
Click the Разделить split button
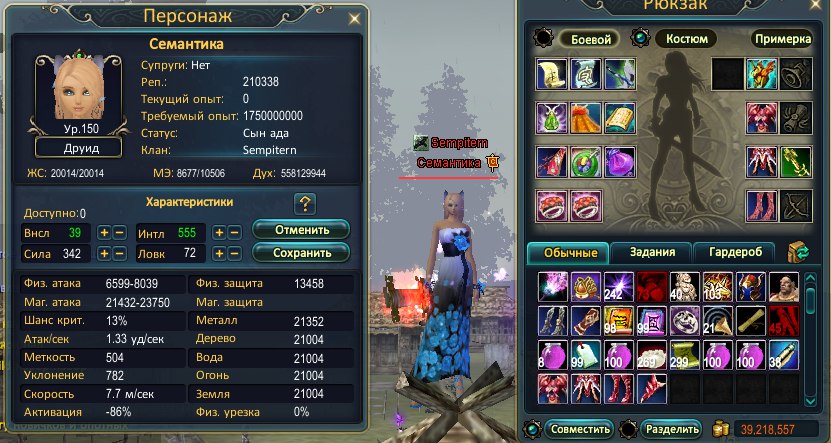coord(672,428)
